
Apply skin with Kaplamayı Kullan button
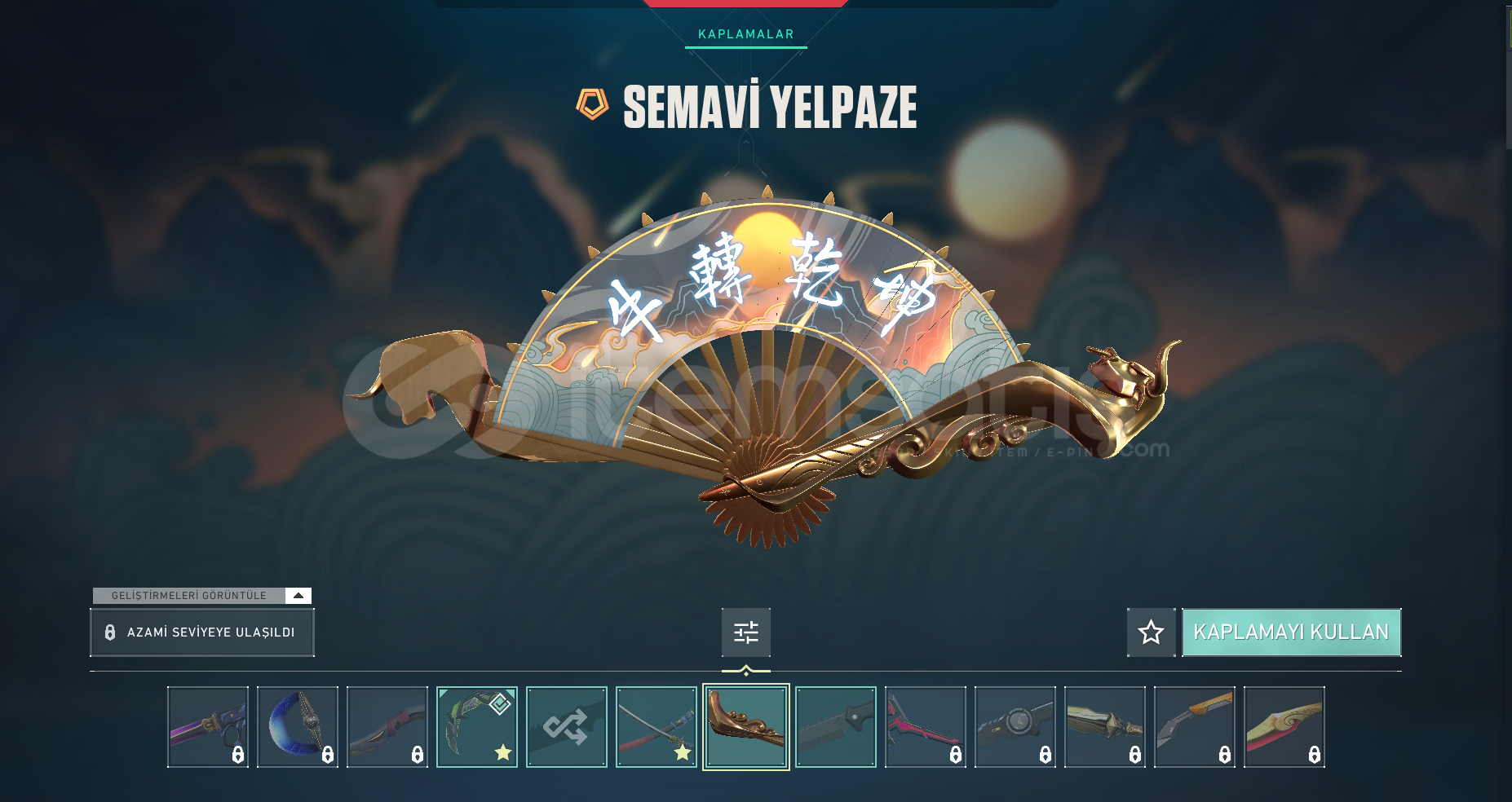[x=1291, y=632]
